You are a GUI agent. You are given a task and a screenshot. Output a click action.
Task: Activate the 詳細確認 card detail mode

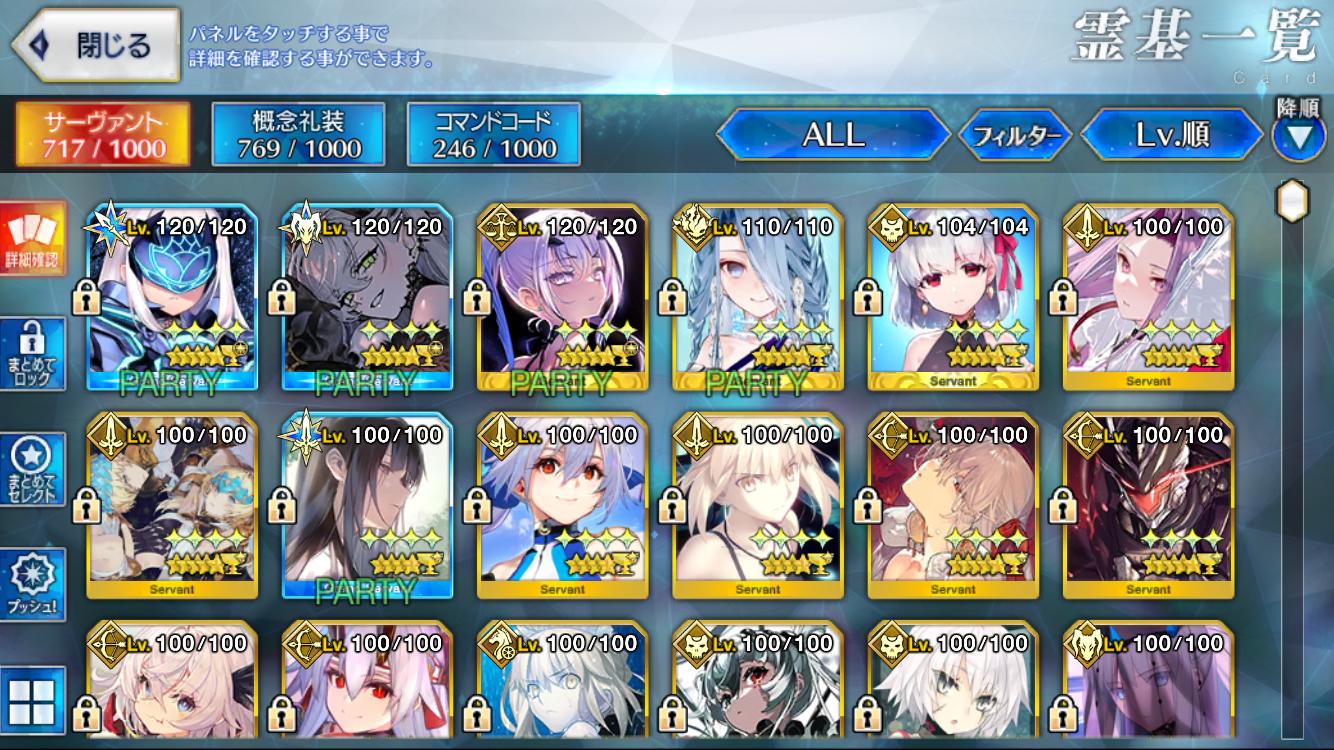tap(32, 238)
